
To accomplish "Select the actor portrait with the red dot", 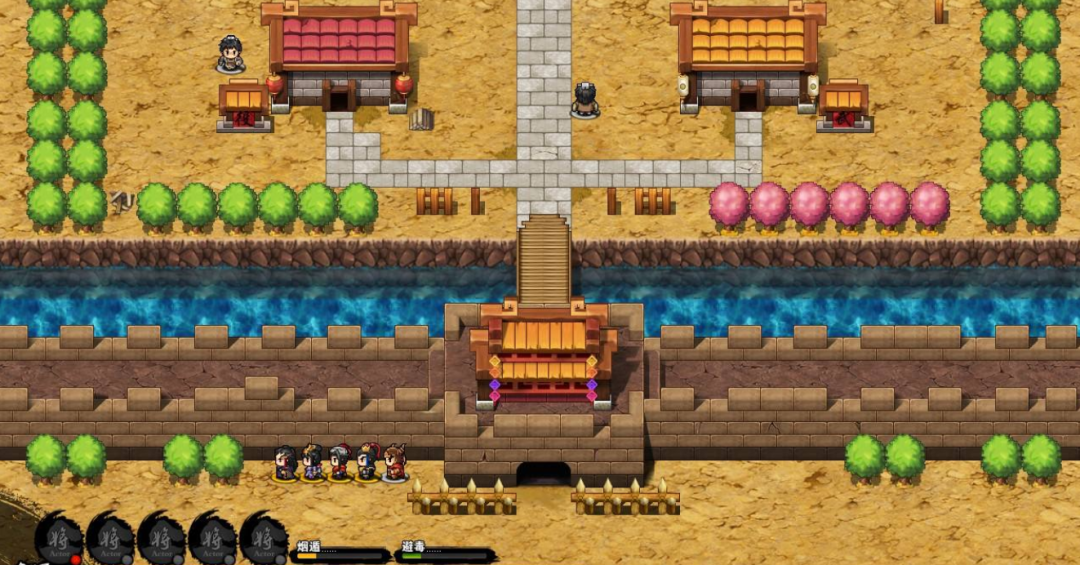I will pos(58,540).
